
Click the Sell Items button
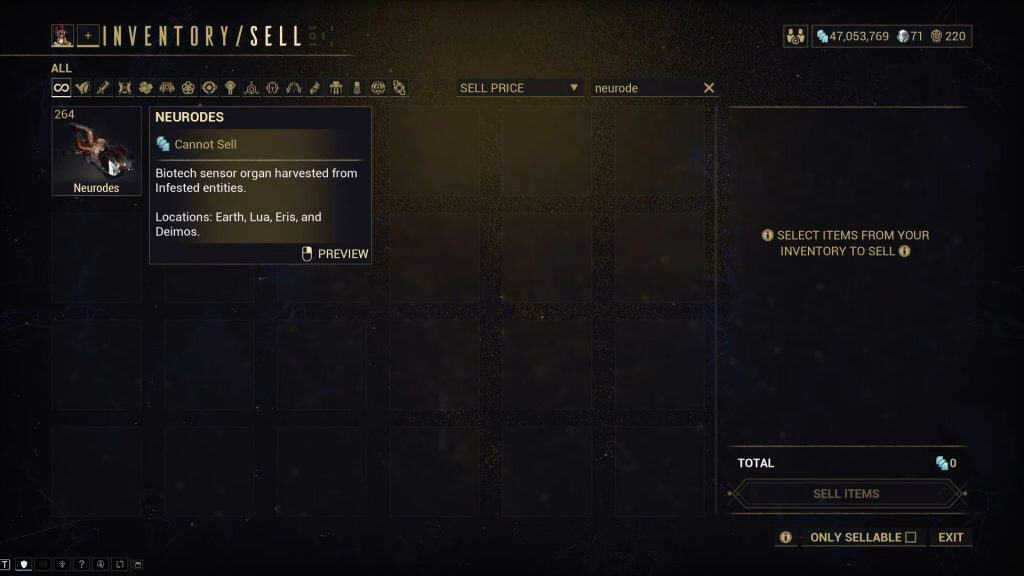point(846,494)
